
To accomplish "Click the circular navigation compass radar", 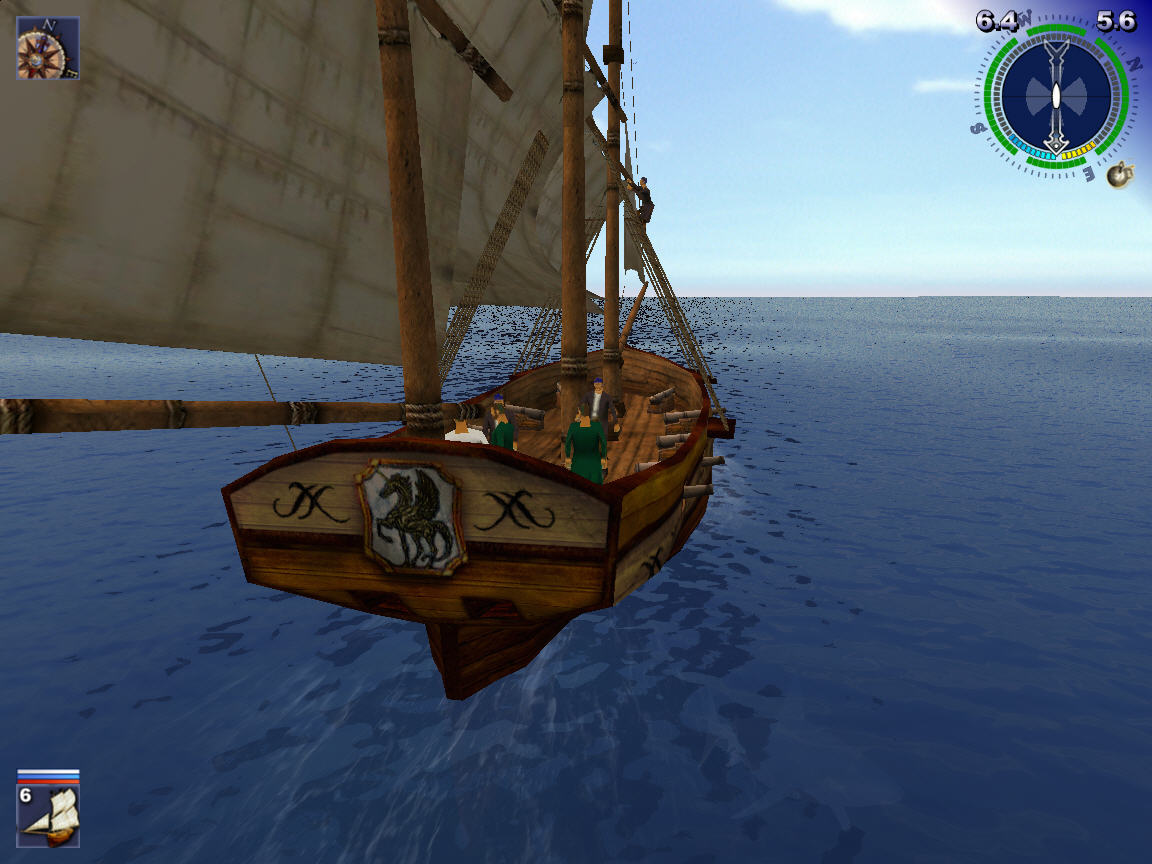I will (x=1056, y=97).
